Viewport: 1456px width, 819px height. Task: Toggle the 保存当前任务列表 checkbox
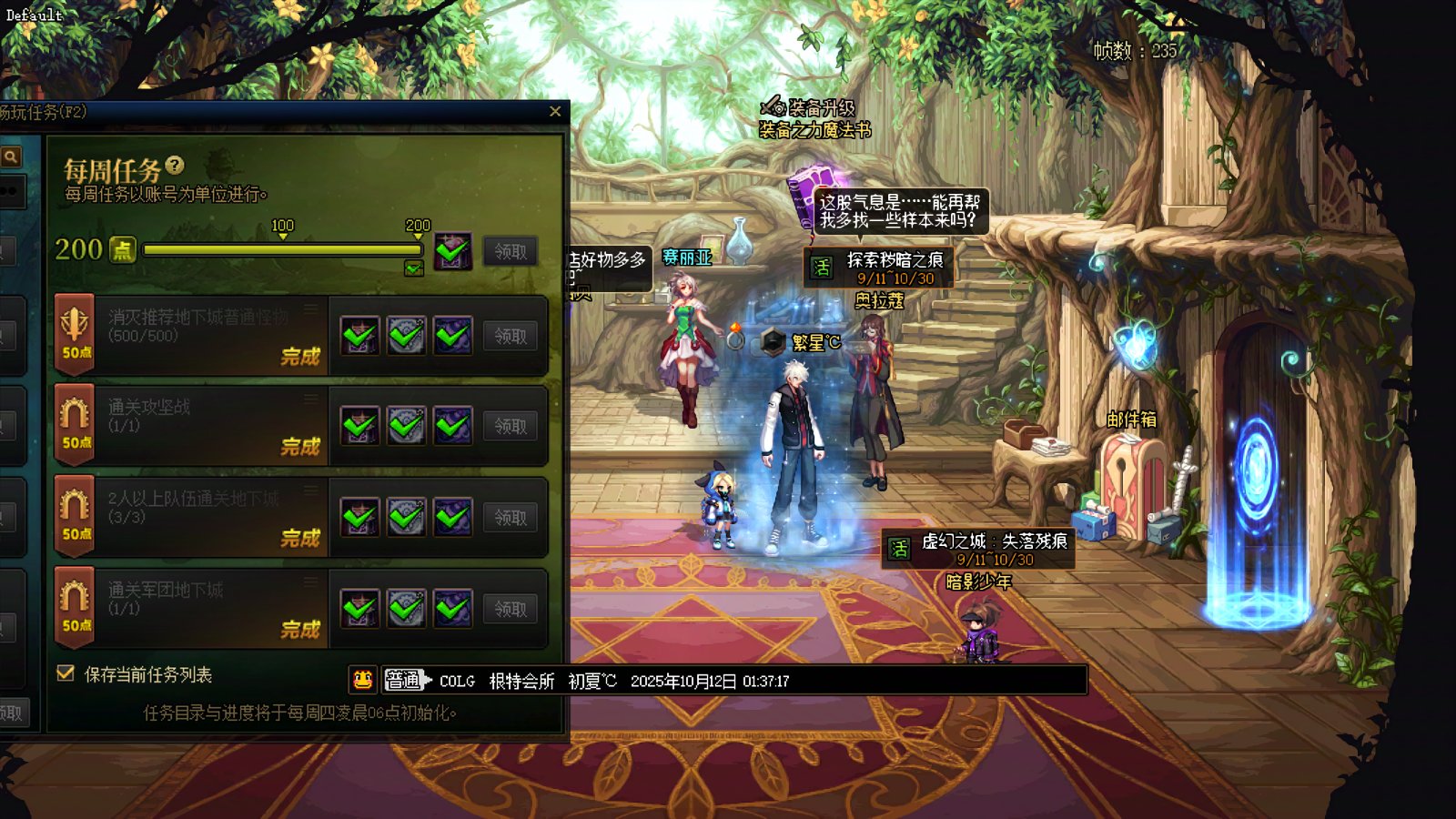point(66,673)
